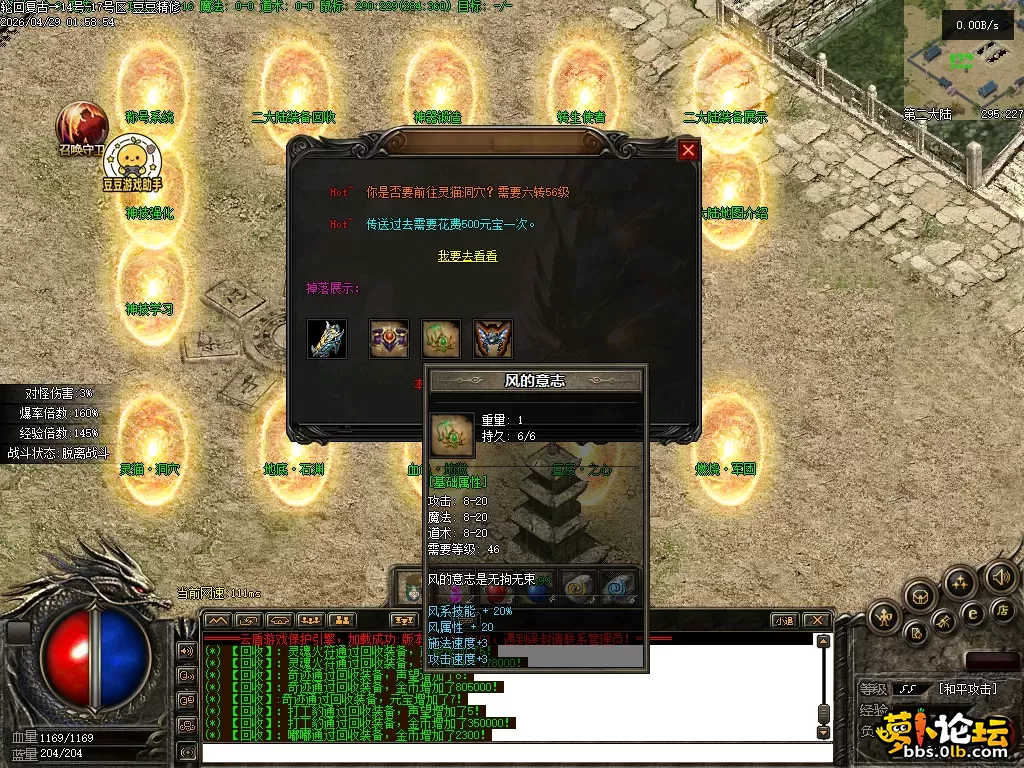Image resolution: width=1024 pixels, height=768 pixels.
Task: Select the green gem charm drop icon
Action: [441, 339]
